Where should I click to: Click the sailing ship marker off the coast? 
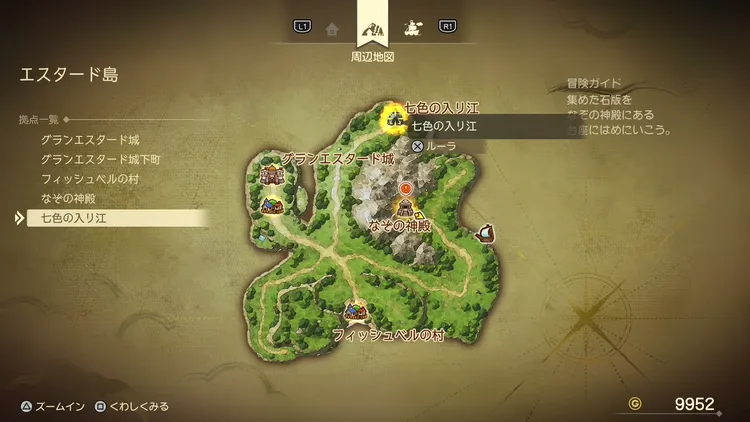point(487,234)
